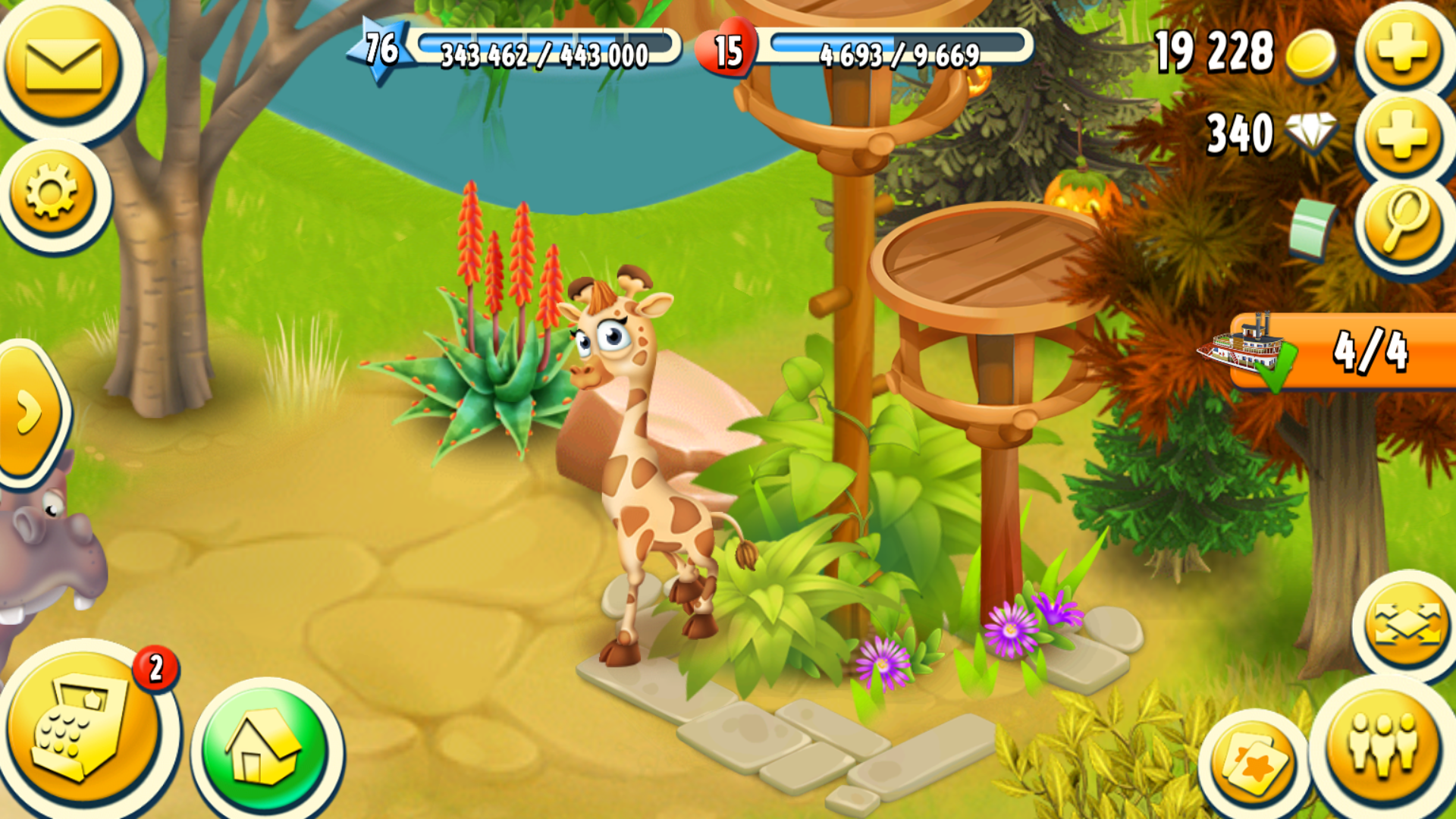Buy diamonds with the plus button
Viewport: 1456px width, 819px height.
tap(1402, 135)
